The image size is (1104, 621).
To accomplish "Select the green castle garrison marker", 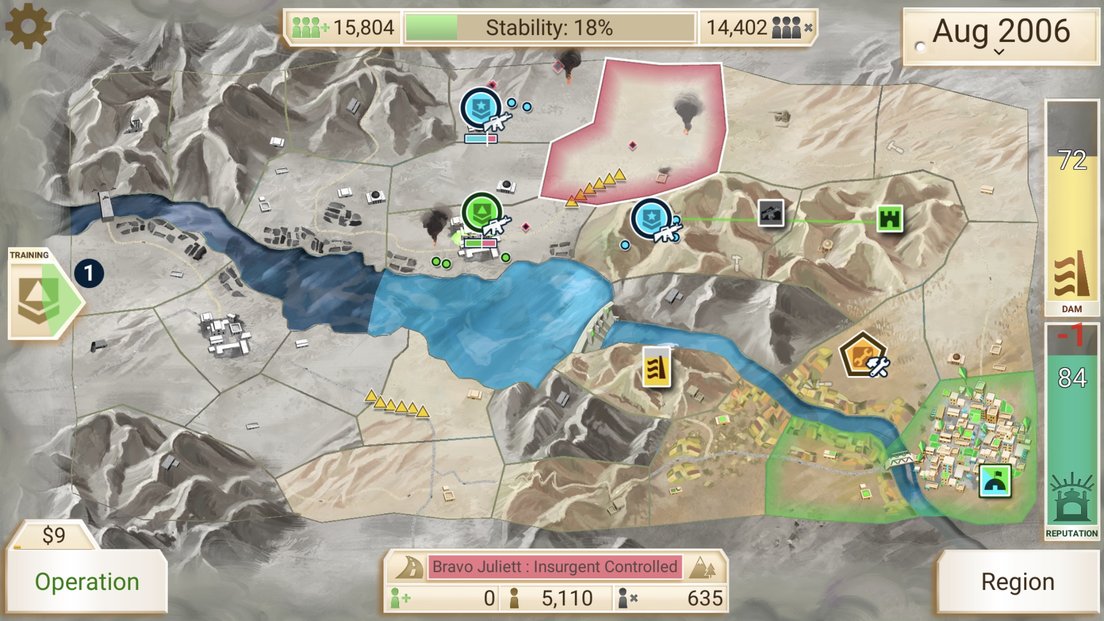I will pos(890,218).
